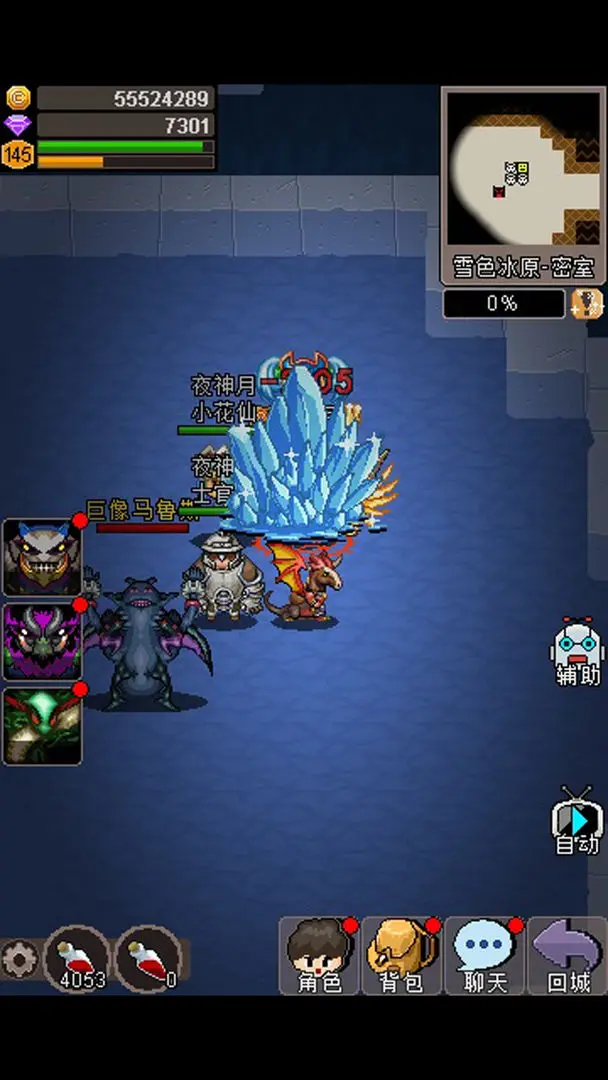Open the 角色 character menu

click(319, 956)
